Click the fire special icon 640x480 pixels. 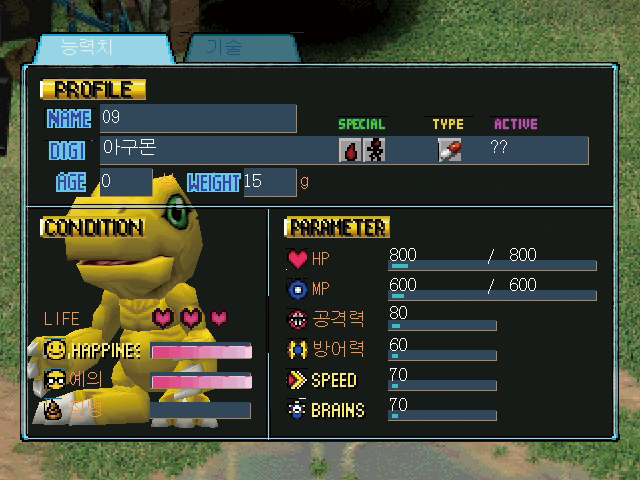coord(351,150)
